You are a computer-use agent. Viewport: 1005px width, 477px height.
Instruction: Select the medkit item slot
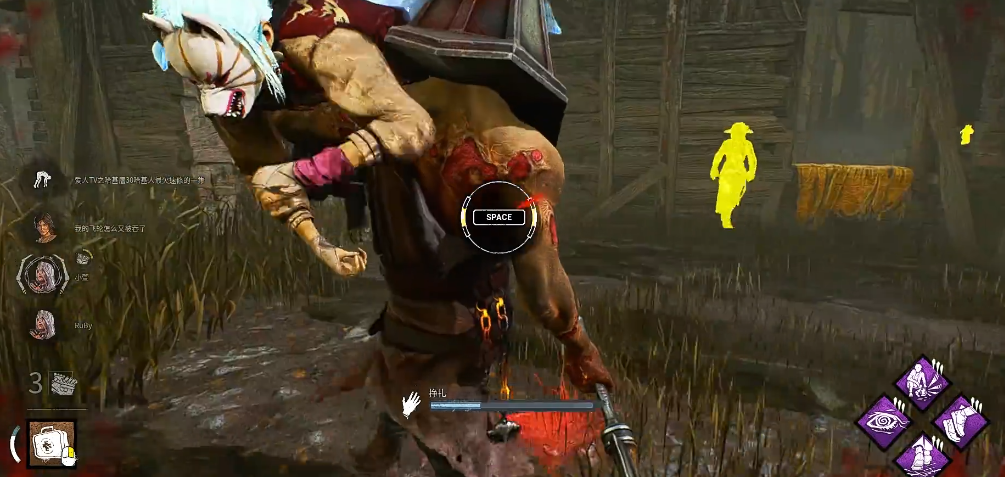point(44,441)
